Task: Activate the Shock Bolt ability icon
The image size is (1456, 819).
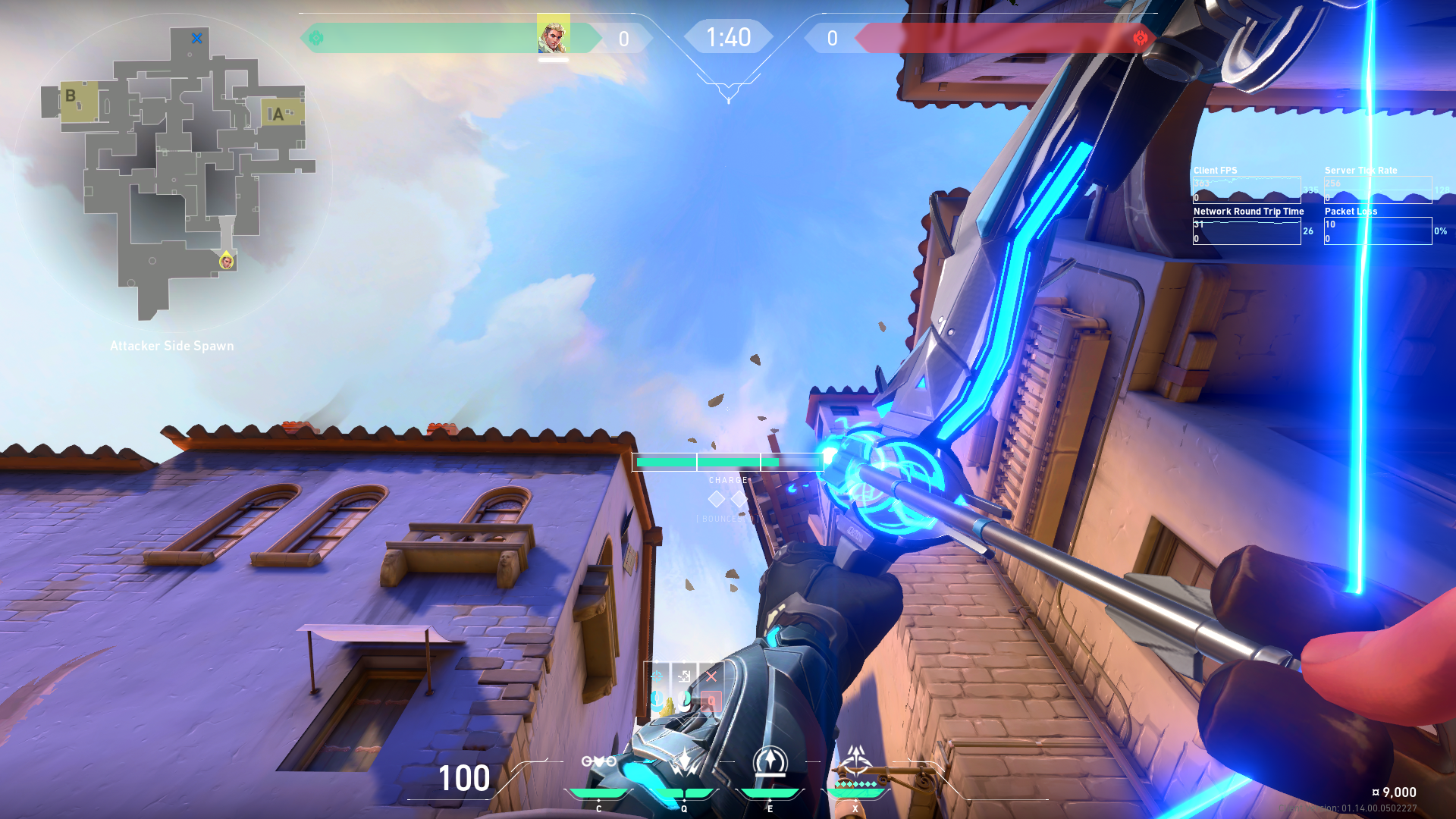Action: (x=685, y=761)
